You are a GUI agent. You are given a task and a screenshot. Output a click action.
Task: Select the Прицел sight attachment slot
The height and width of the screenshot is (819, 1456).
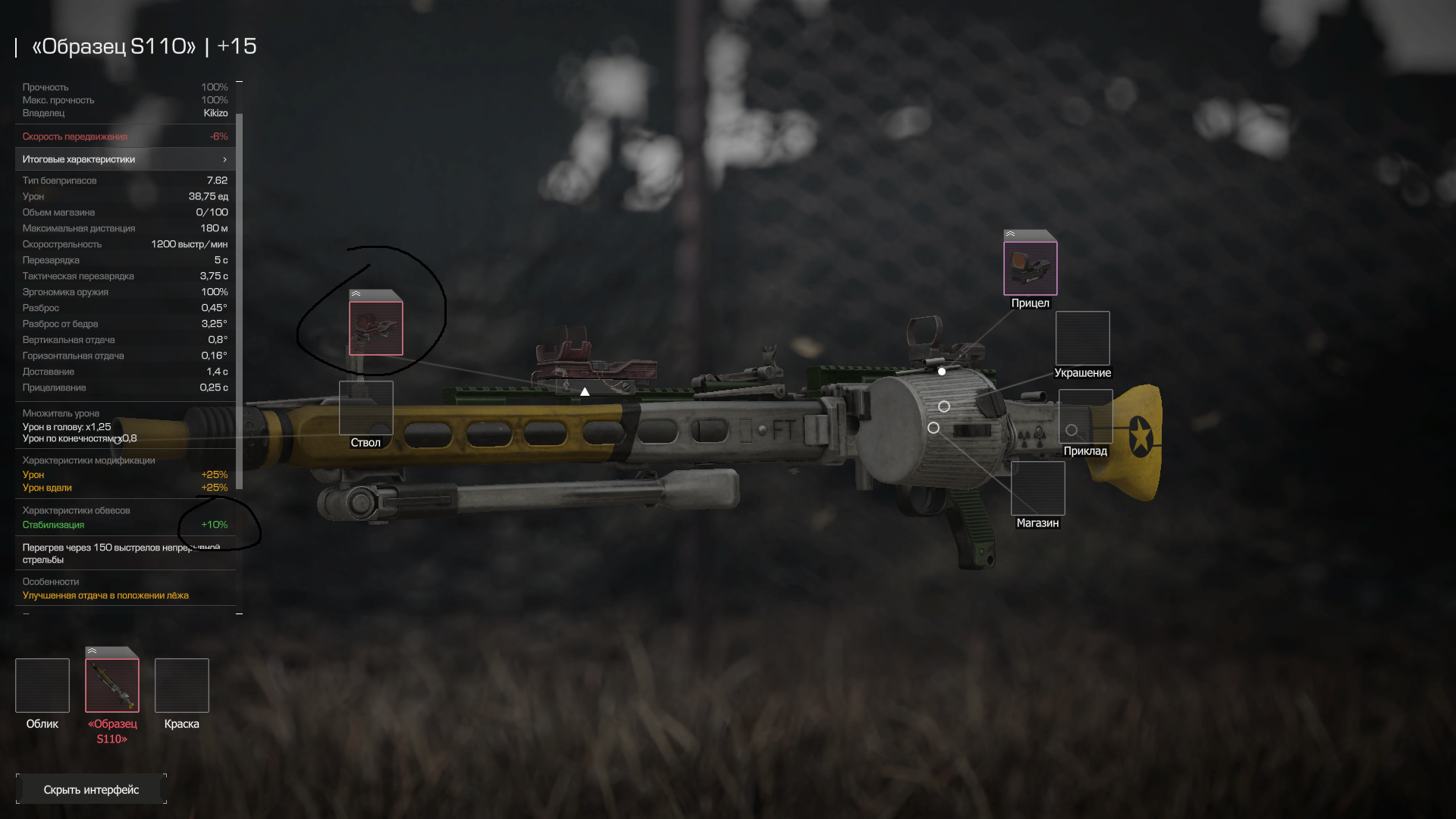coord(1030,268)
